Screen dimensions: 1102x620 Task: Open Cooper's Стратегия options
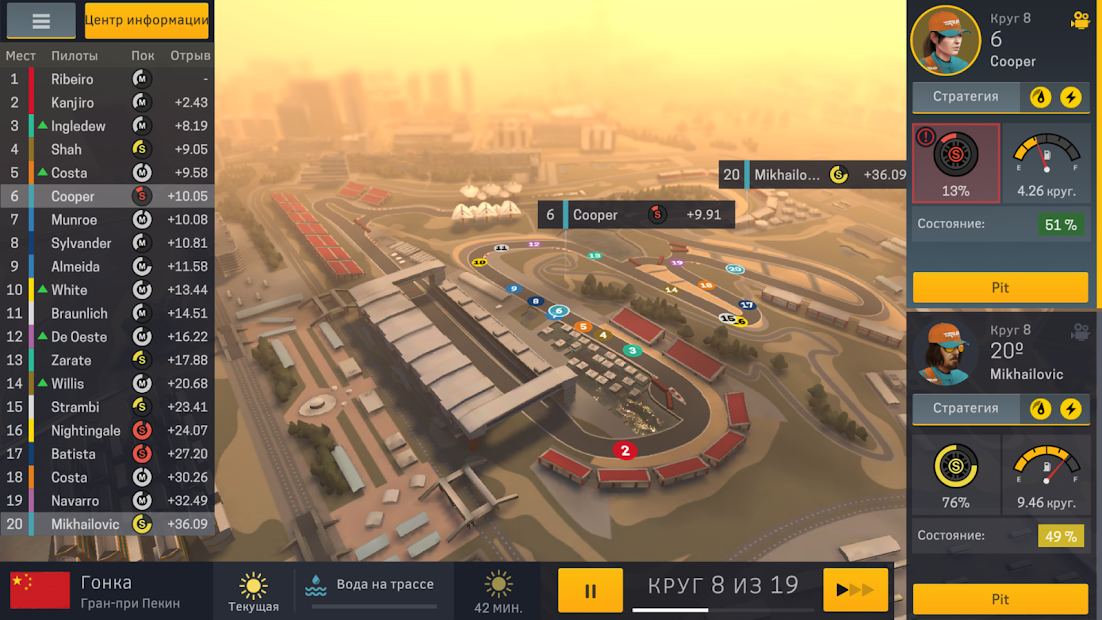click(x=966, y=97)
